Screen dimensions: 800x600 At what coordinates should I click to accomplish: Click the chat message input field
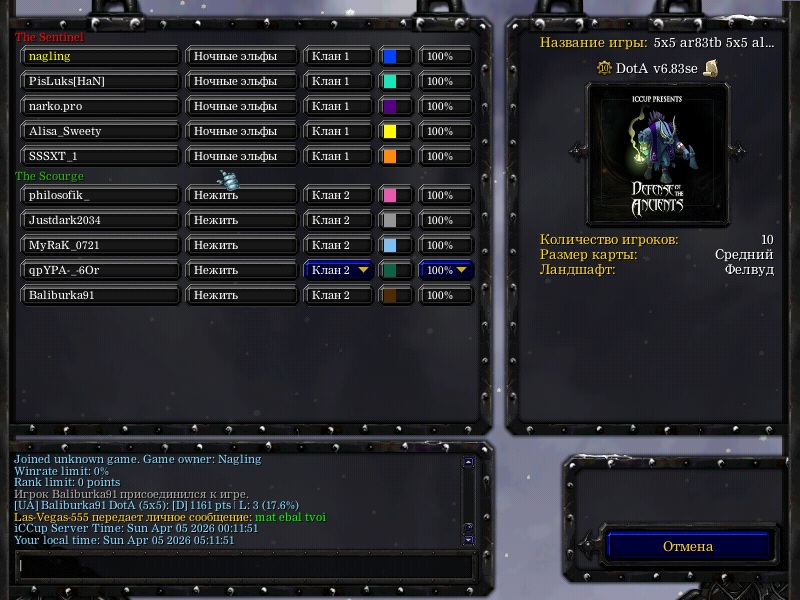point(244,565)
